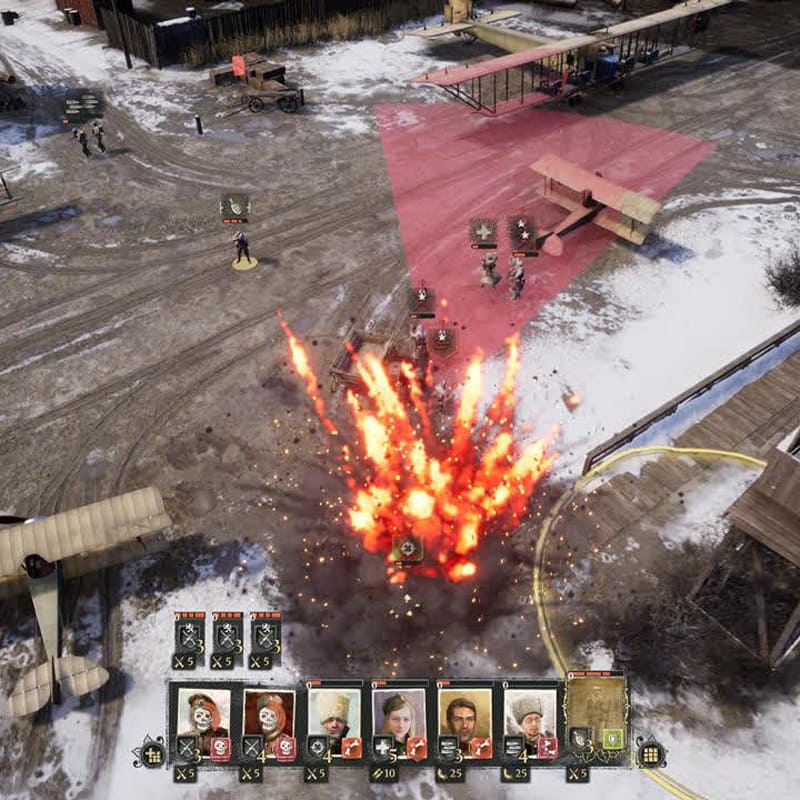Select the skull-faced soldier wearing a cap
800x800 pixels.
204,712
